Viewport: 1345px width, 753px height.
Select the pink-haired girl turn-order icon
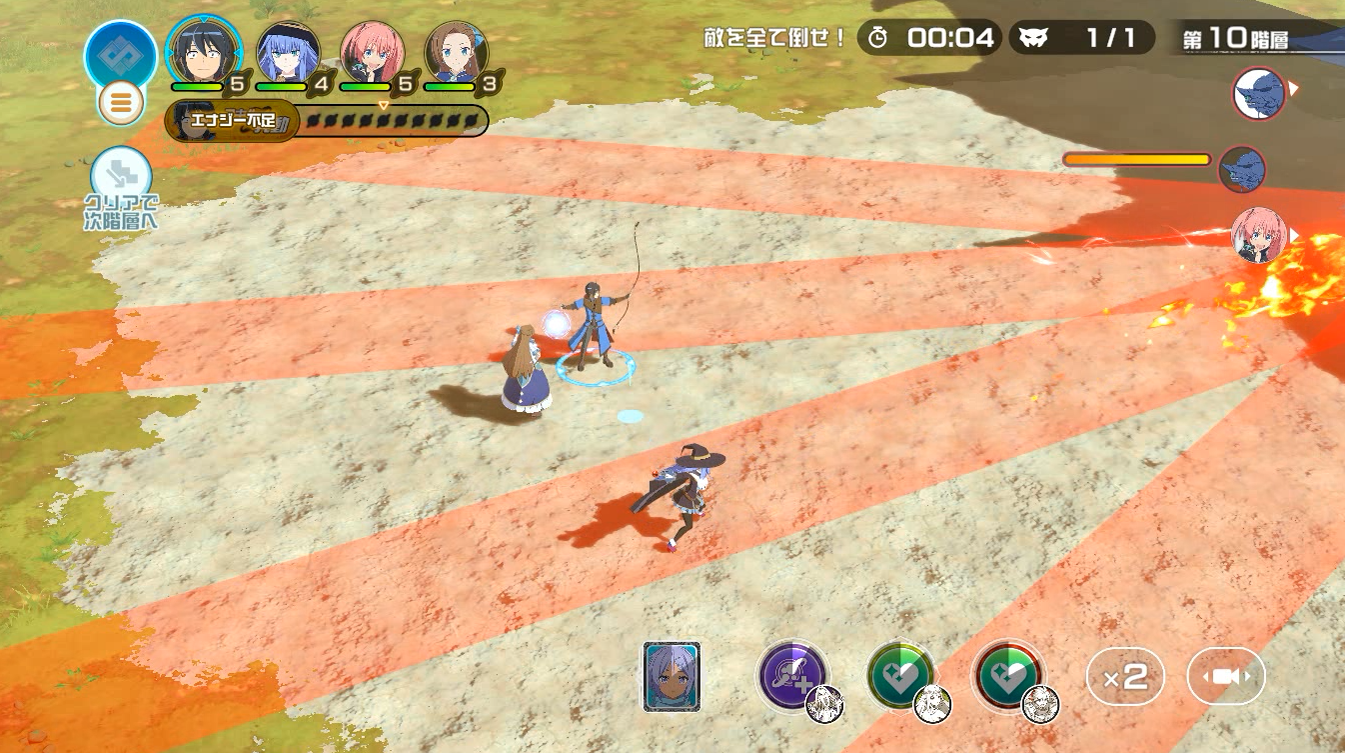coord(1258,235)
